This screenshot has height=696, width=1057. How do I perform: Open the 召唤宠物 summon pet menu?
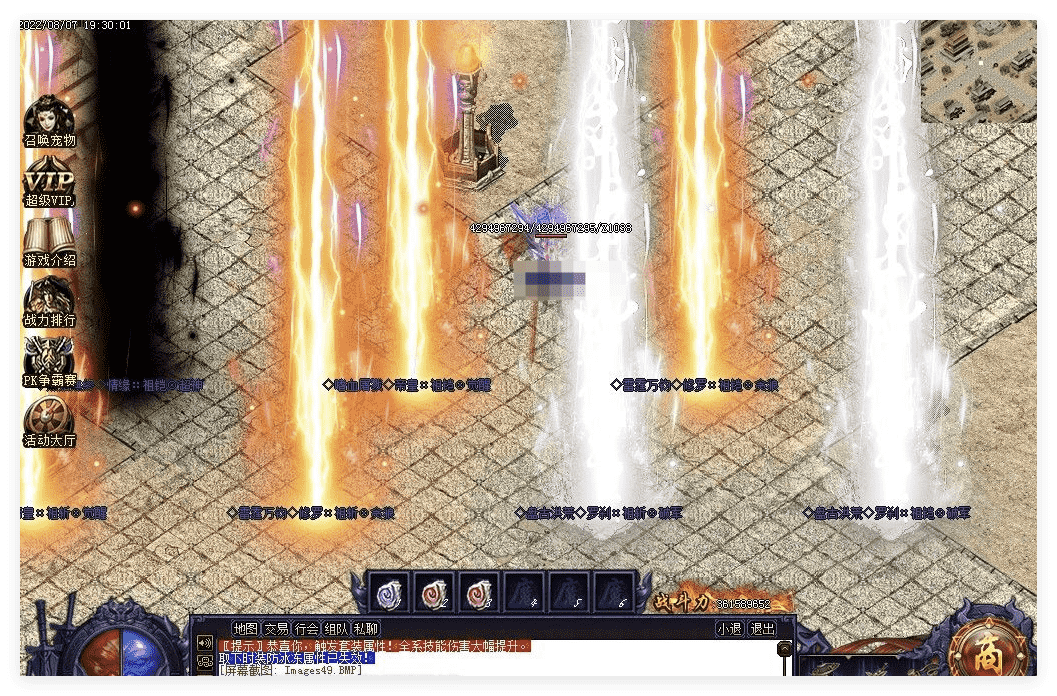[x=49, y=120]
